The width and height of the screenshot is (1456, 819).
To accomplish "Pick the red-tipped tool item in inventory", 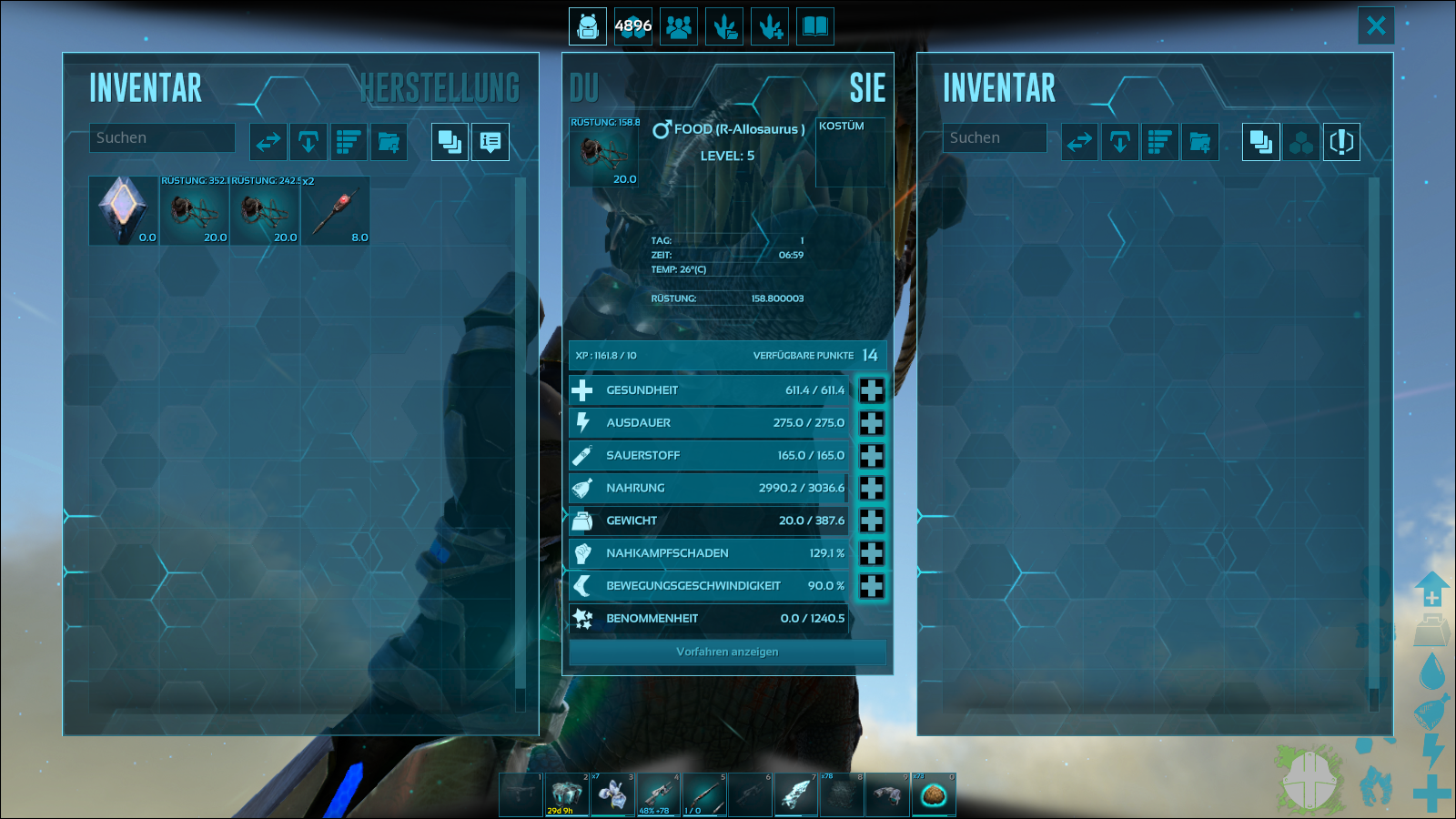I will (x=335, y=210).
